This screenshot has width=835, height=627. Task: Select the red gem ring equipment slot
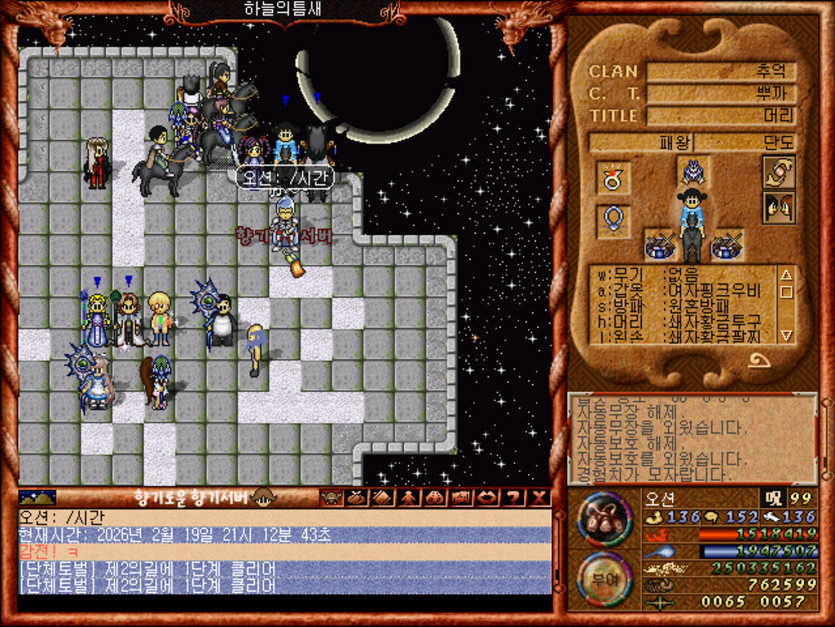pyautogui.click(x=613, y=178)
